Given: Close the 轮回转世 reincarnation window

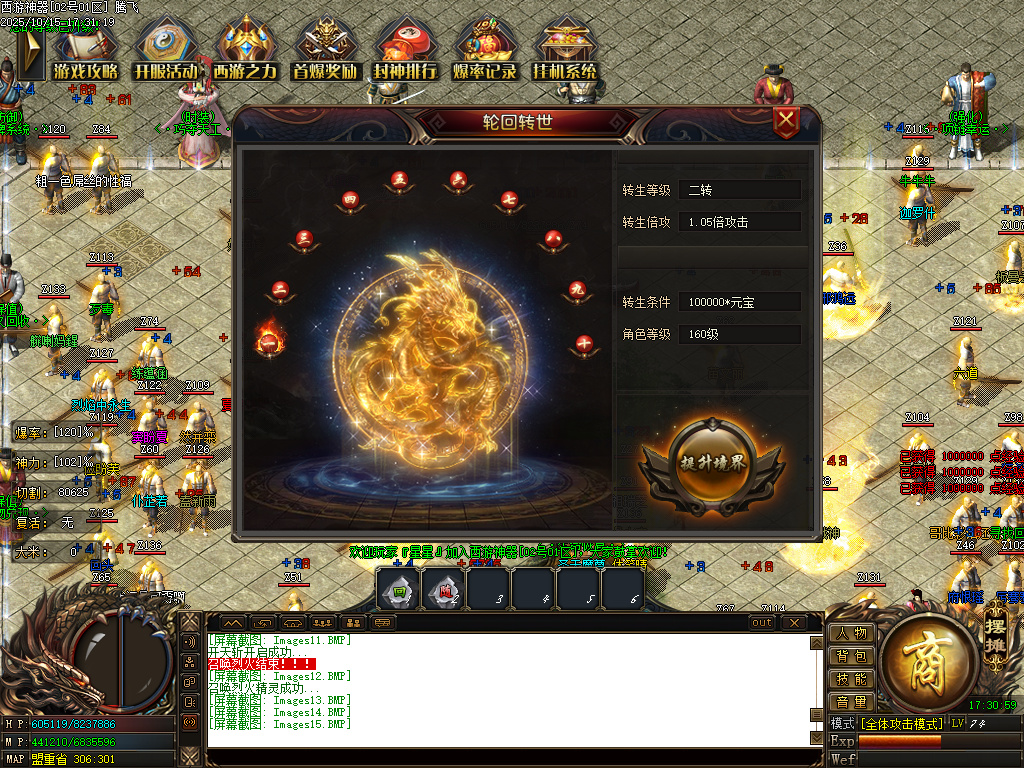Looking at the screenshot, I should point(787,123).
